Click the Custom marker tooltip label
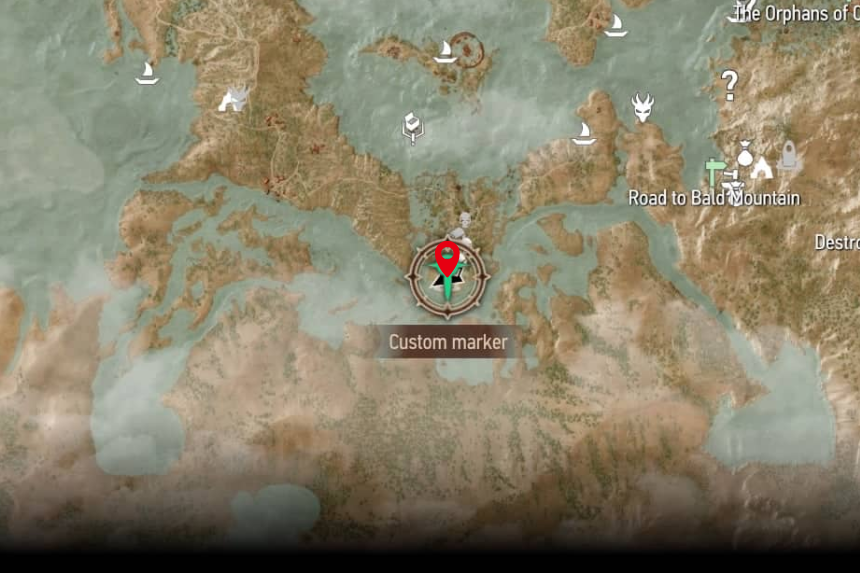 pyautogui.click(x=448, y=342)
